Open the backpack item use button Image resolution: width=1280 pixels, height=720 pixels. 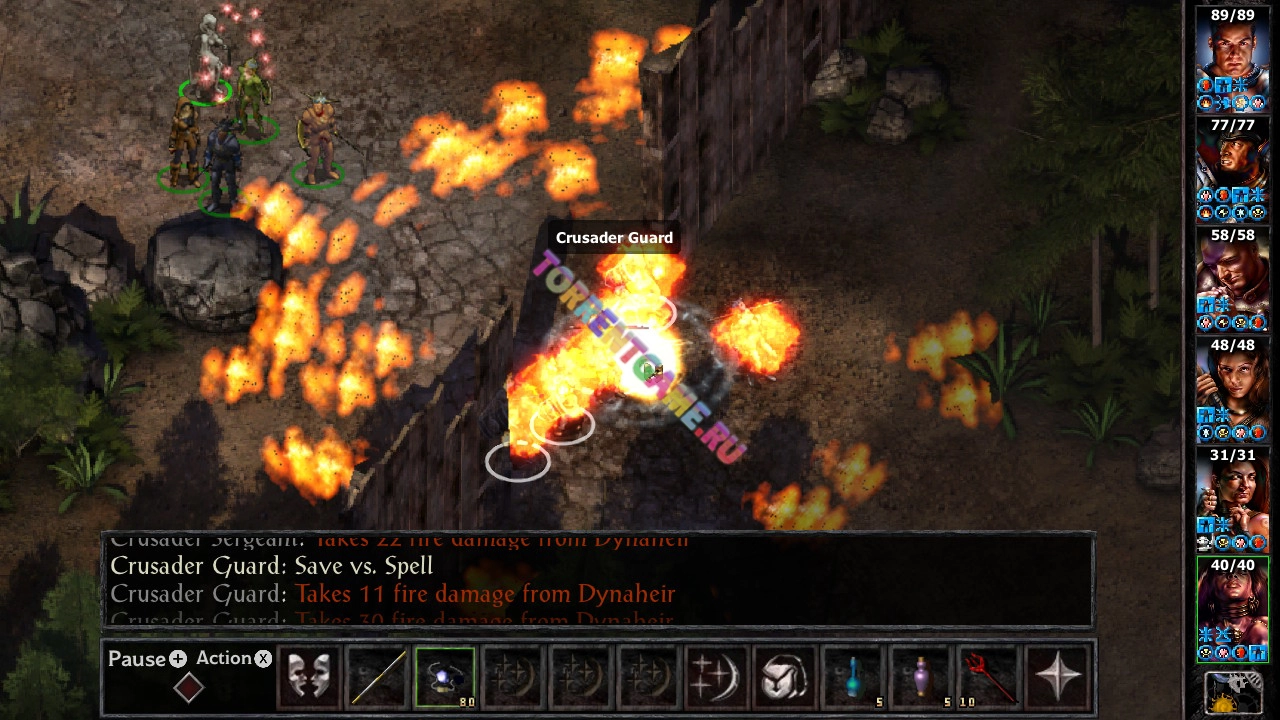click(785, 677)
